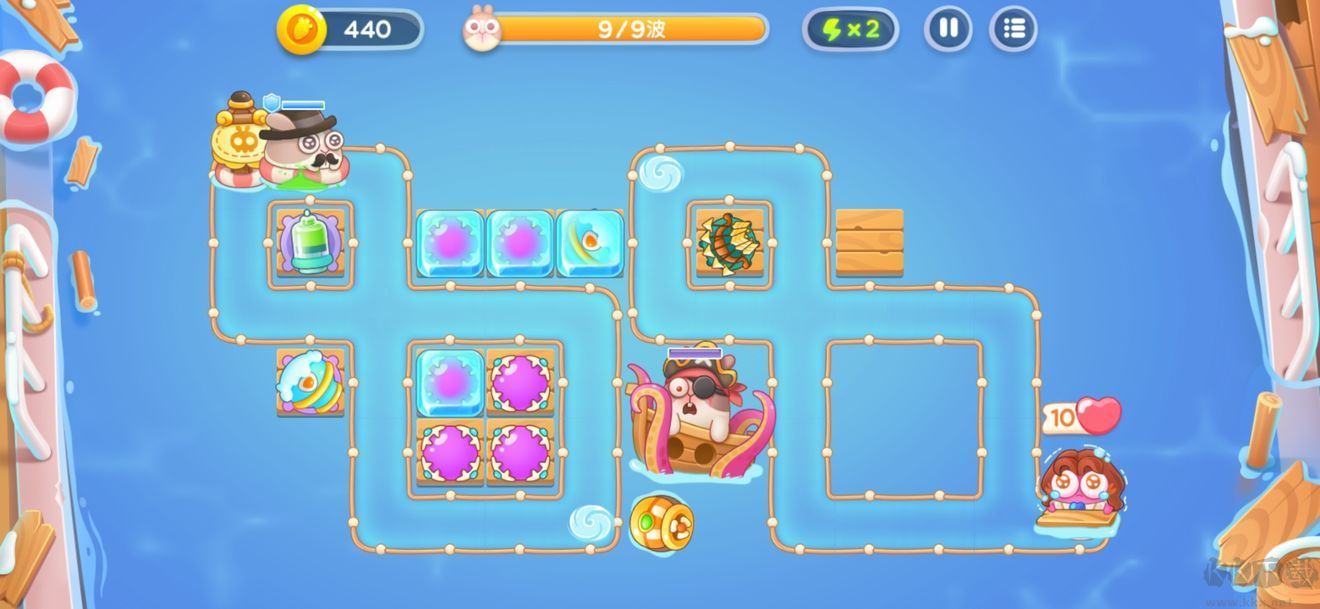Pause the game
Viewport: 1320px width, 609px height.
(x=948, y=29)
